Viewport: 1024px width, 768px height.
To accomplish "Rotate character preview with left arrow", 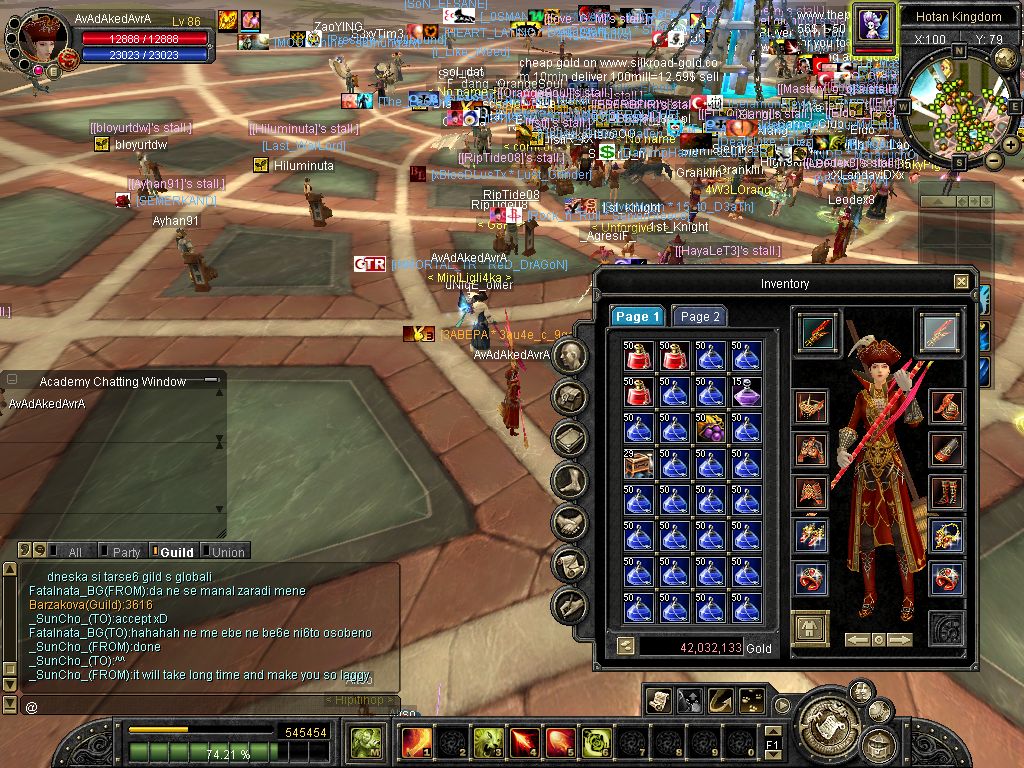I will [x=856, y=639].
